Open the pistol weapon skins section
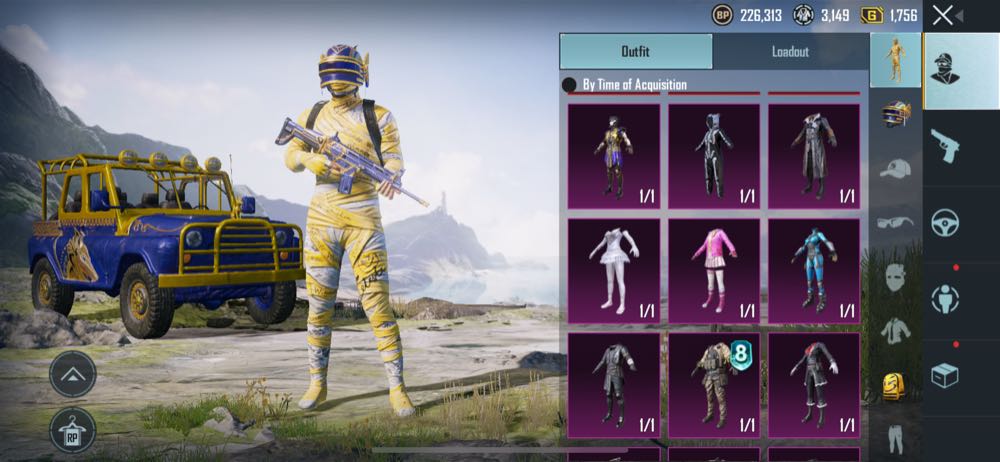Screen dimensions: 1000x462 point(945,145)
